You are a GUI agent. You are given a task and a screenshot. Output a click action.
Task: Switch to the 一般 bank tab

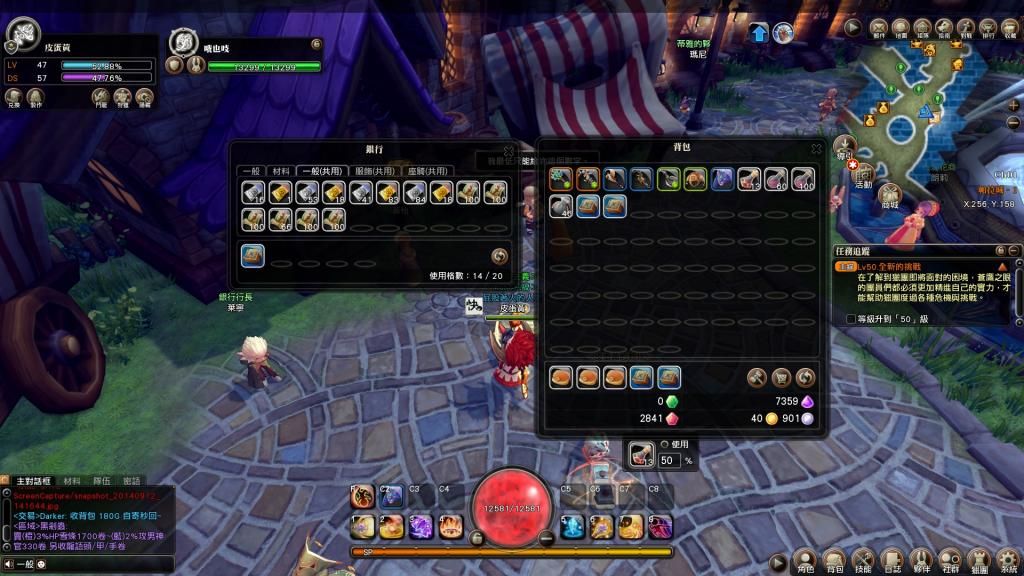tap(253, 171)
